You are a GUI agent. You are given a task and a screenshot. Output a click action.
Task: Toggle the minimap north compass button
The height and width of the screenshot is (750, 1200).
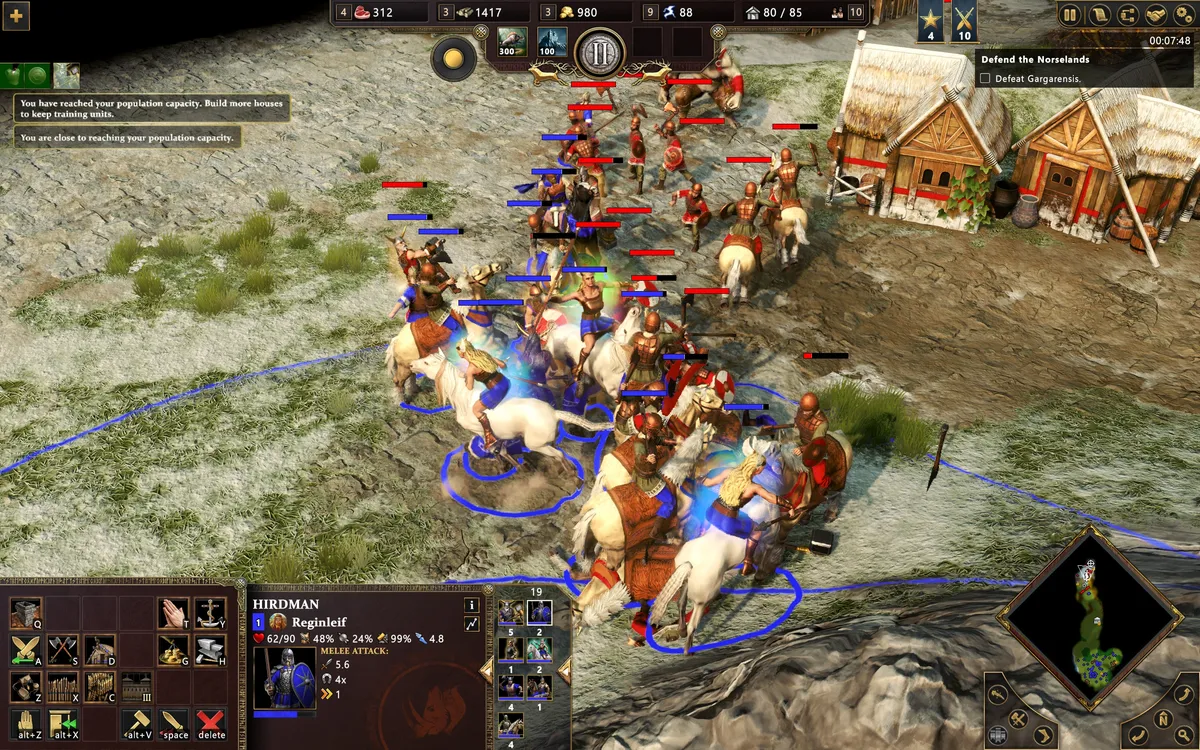coord(1164,717)
